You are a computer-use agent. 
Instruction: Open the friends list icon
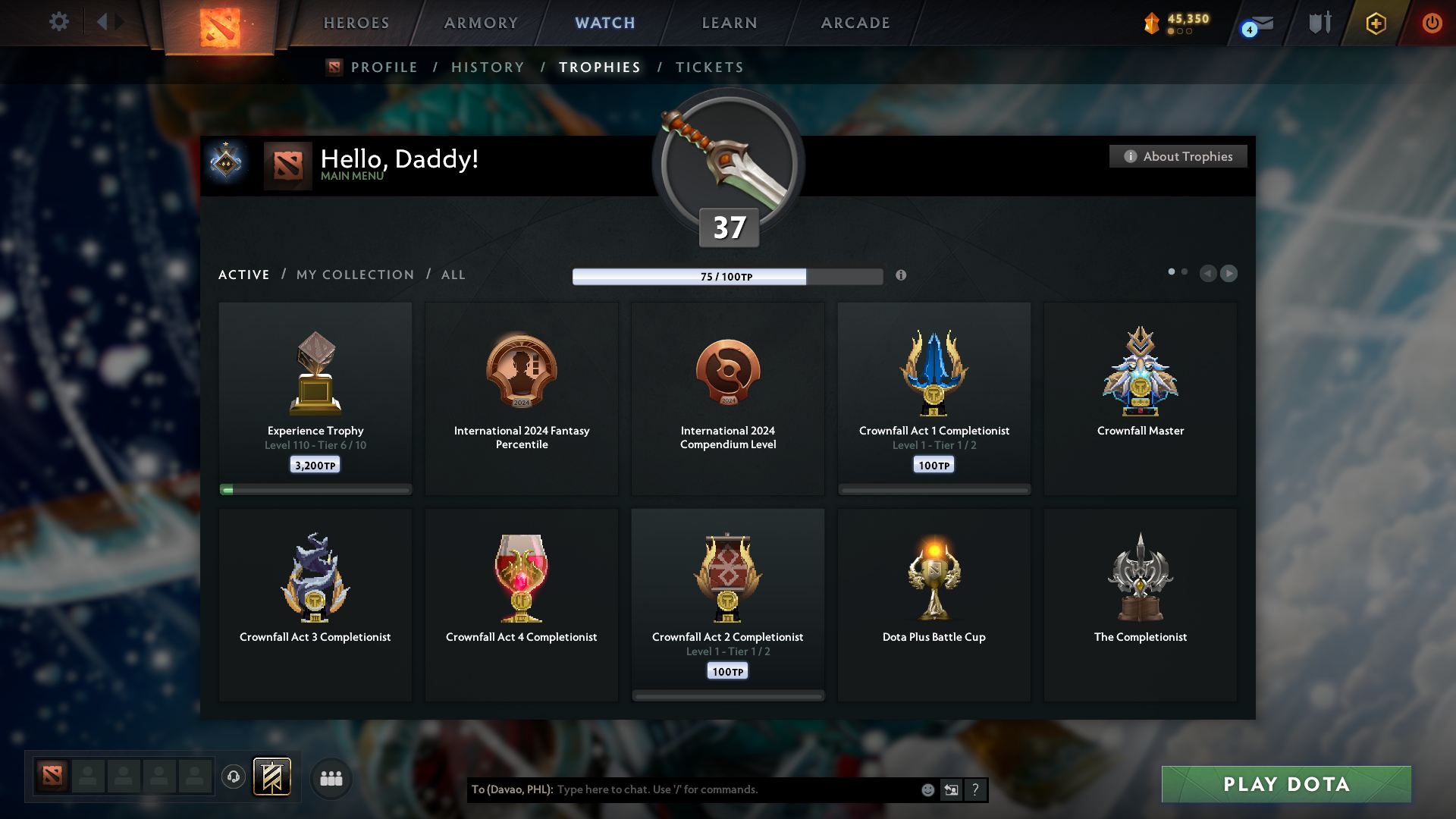330,777
